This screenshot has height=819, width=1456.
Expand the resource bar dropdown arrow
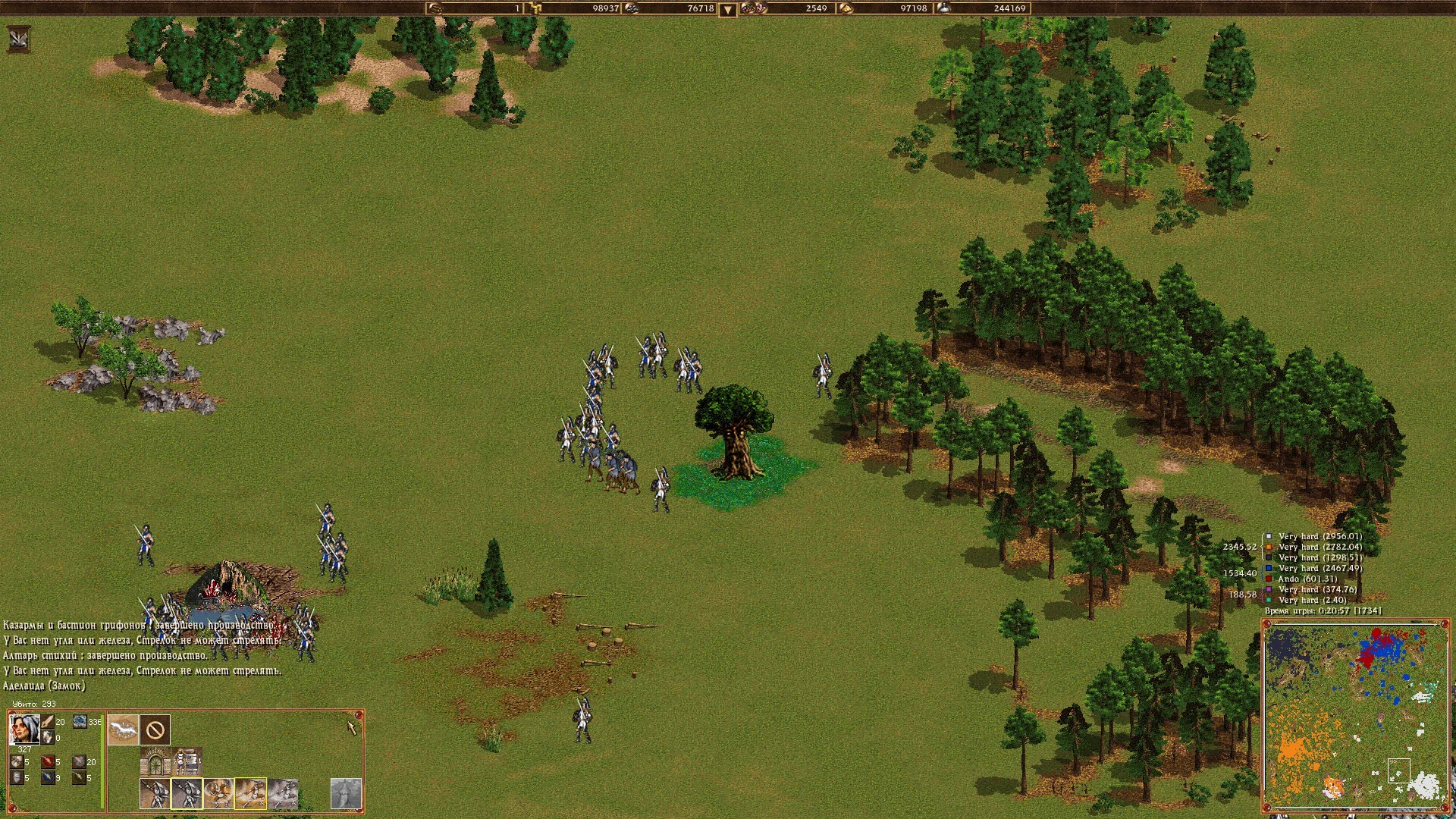[727, 10]
